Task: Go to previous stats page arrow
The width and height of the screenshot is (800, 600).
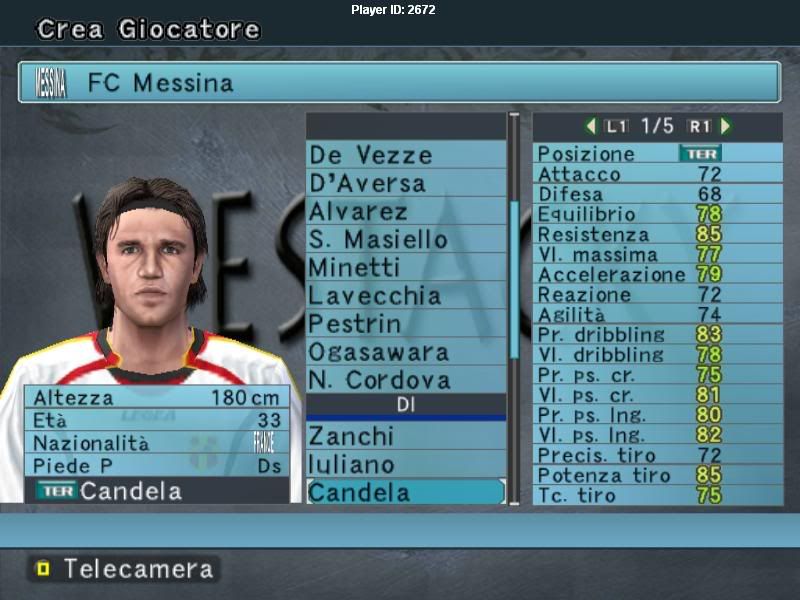Action: (x=591, y=126)
